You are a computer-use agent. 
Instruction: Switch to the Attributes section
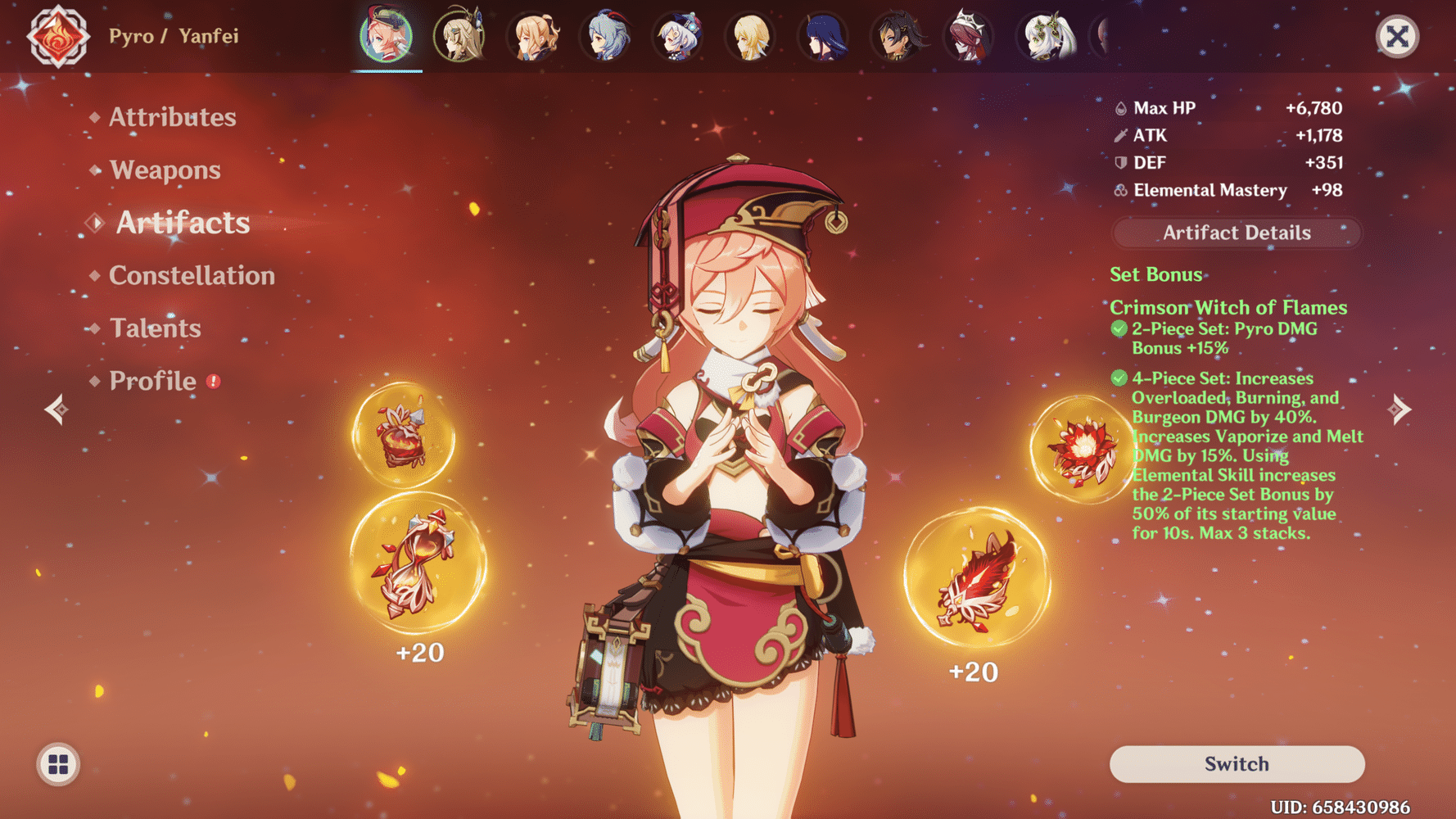172,117
